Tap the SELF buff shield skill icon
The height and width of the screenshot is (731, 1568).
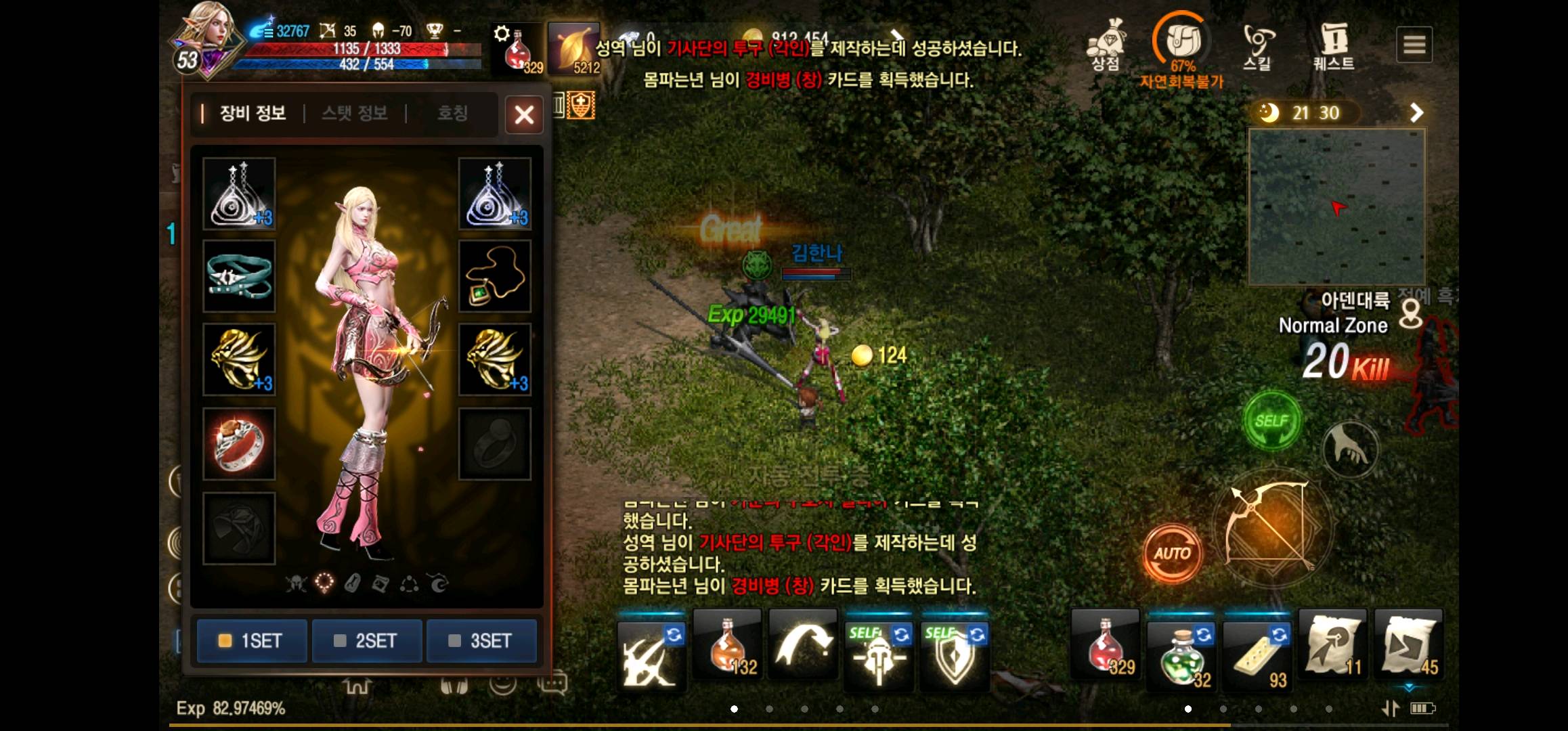[955, 653]
